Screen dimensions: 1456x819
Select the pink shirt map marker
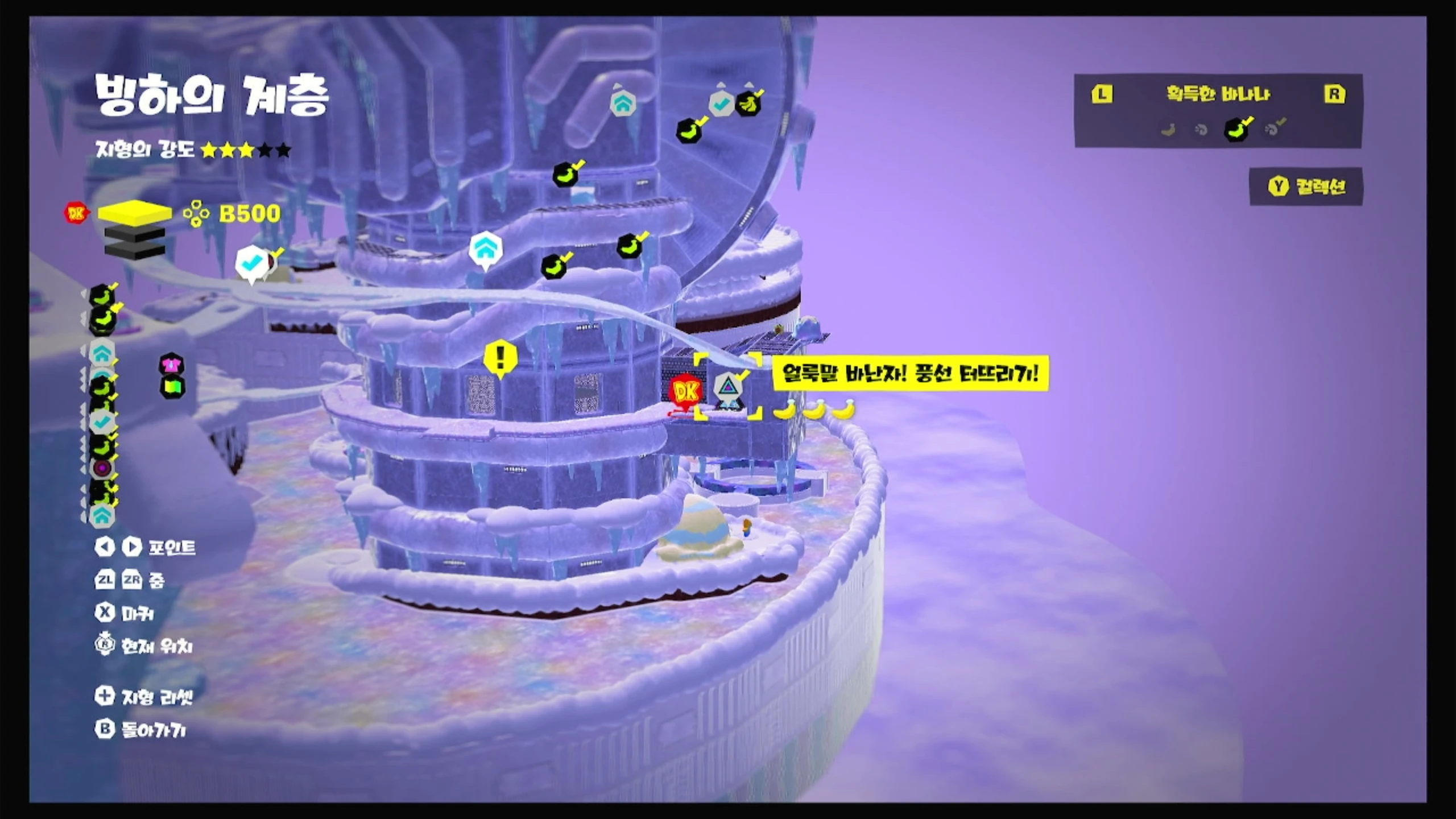pos(171,364)
